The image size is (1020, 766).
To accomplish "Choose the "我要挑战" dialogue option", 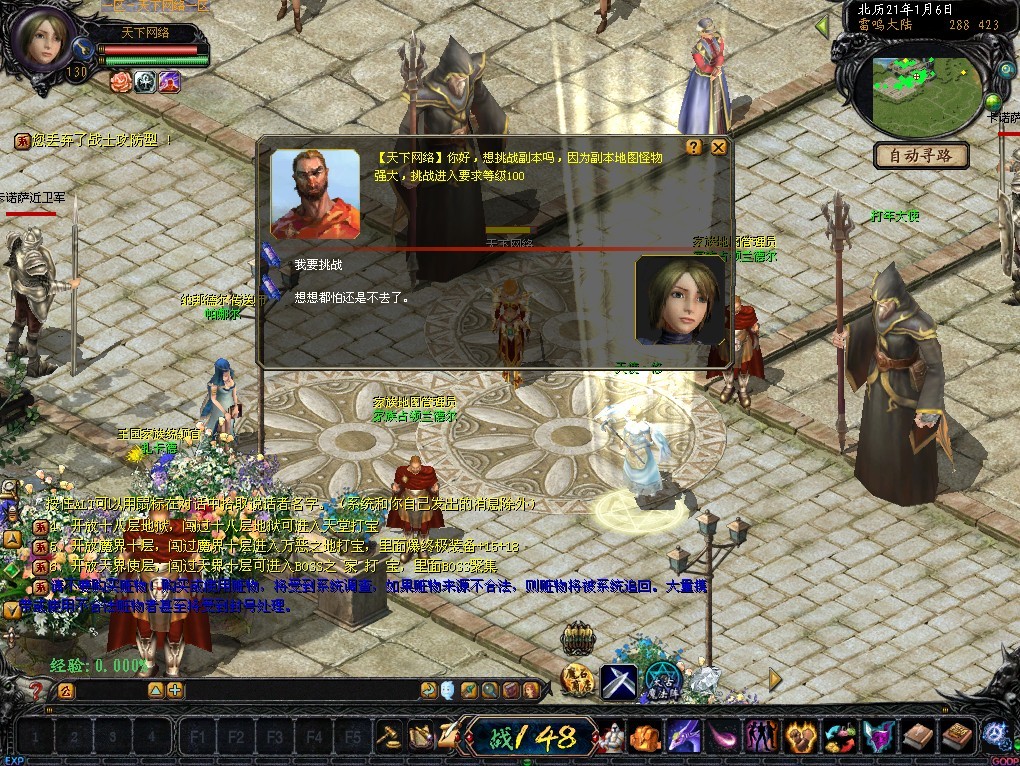I will [318, 265].
